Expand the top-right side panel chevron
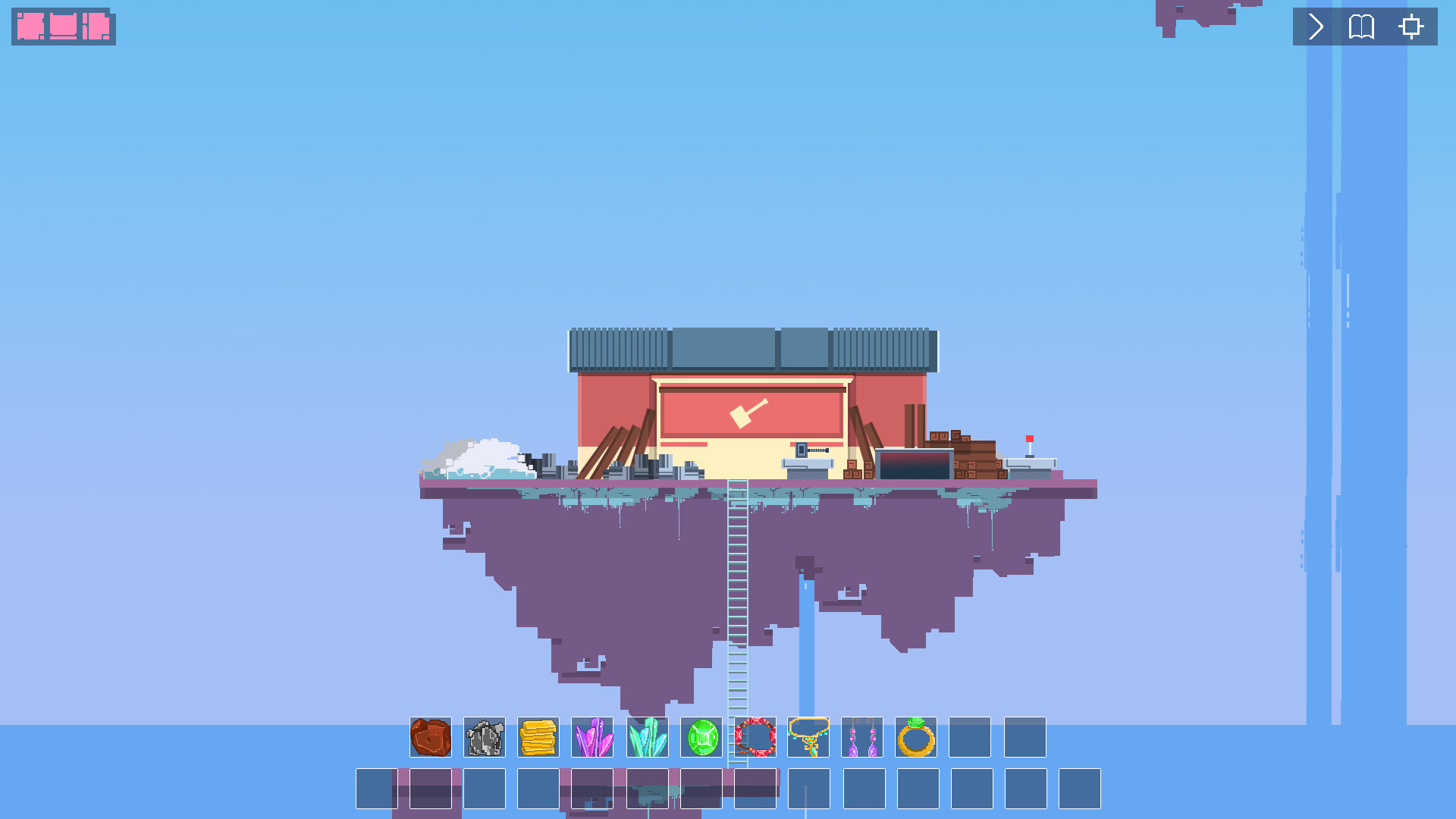This screenshot has height=819, width=1456. (x=1314, y=27)
